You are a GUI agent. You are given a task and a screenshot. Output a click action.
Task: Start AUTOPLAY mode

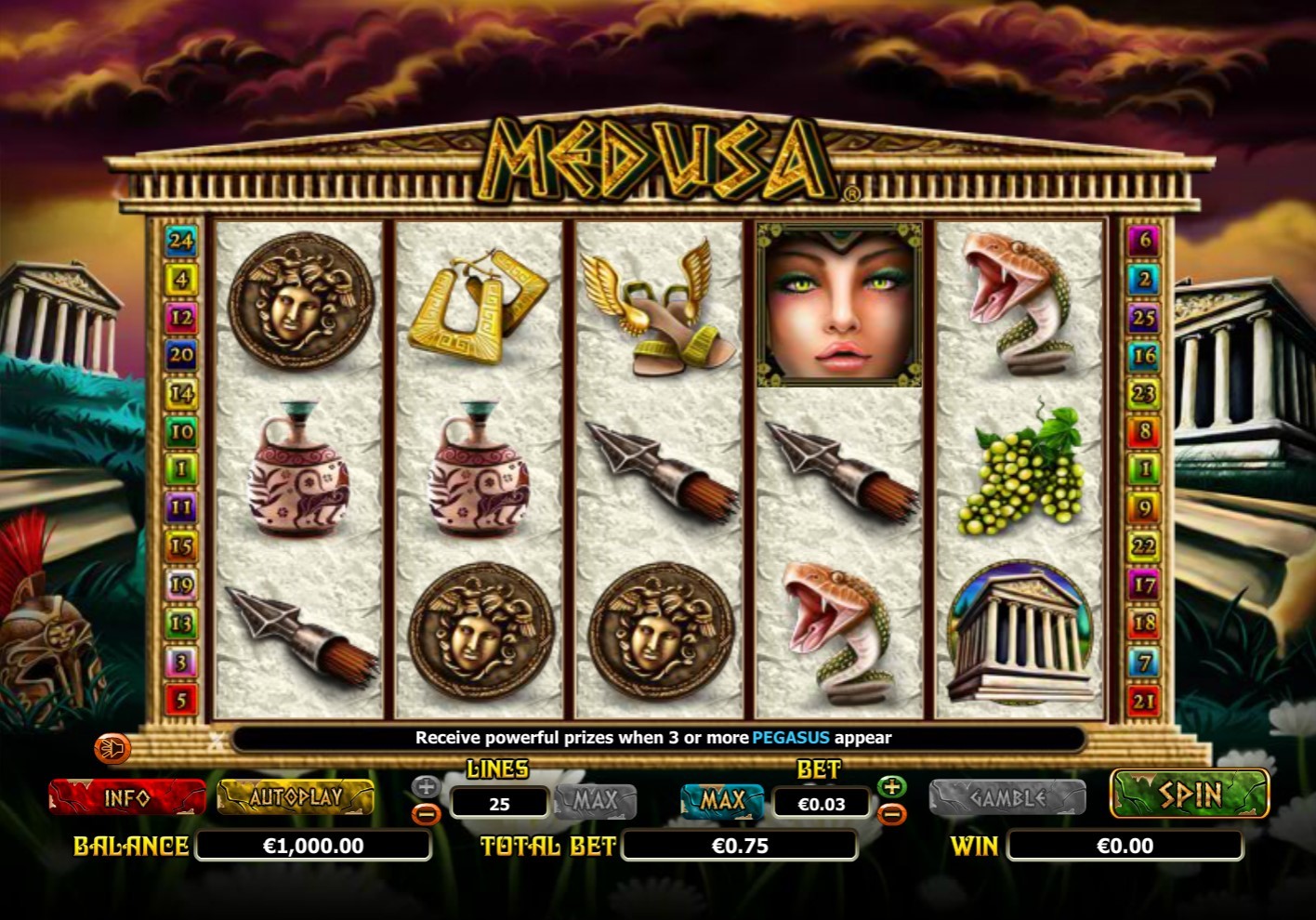[296, 797]
